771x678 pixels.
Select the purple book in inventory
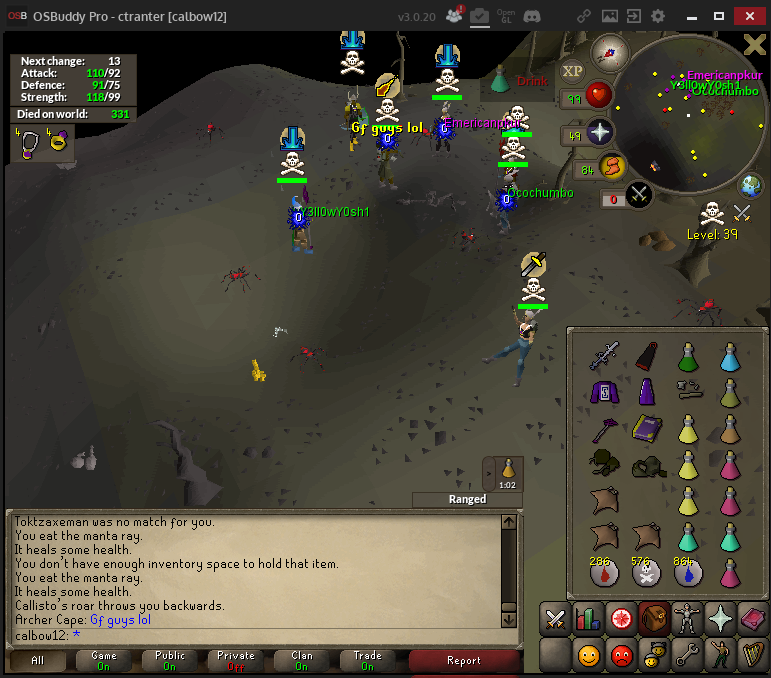coord(645,428)
